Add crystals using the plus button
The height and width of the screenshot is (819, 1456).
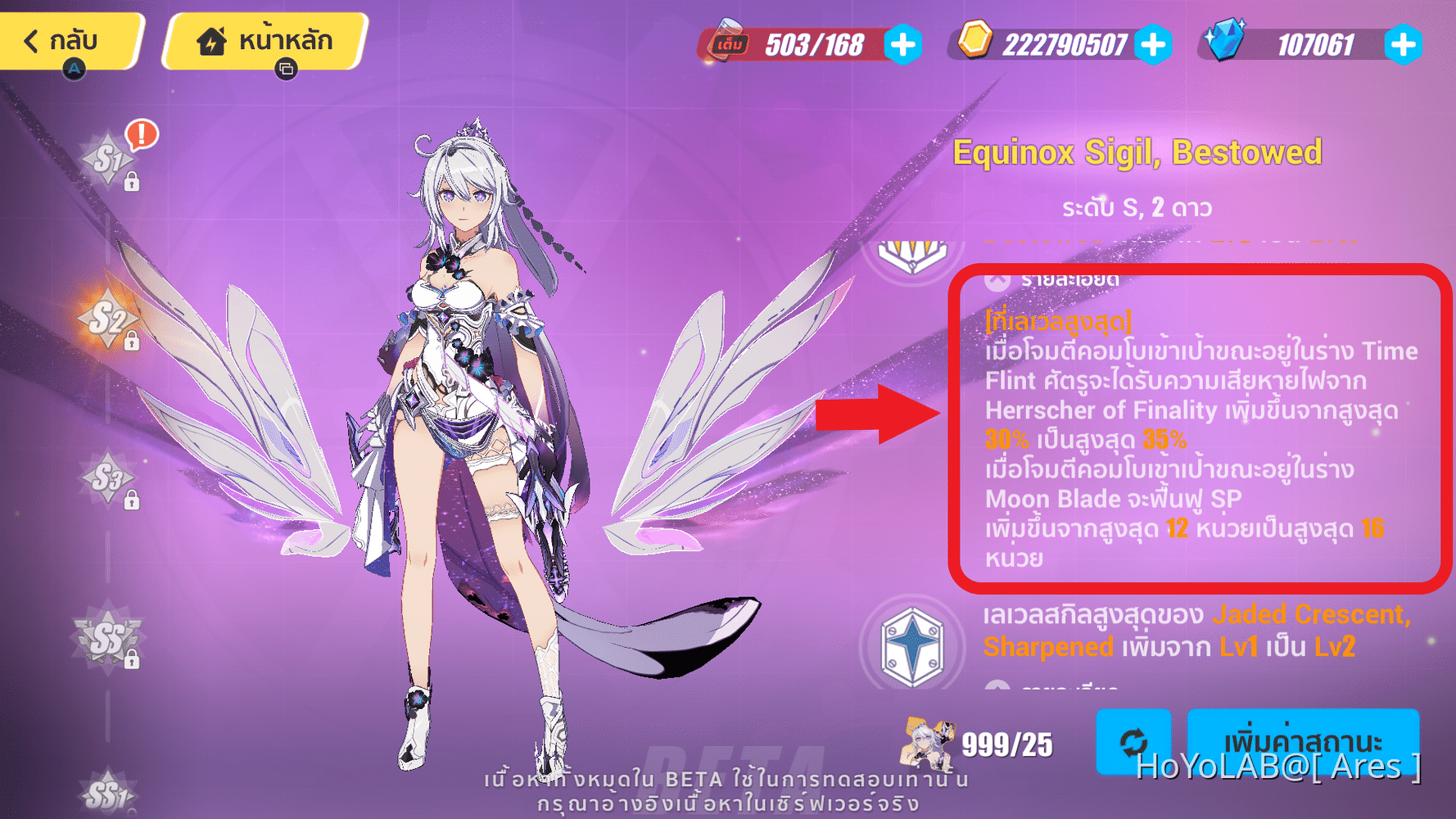click(x=1404, y=45)
